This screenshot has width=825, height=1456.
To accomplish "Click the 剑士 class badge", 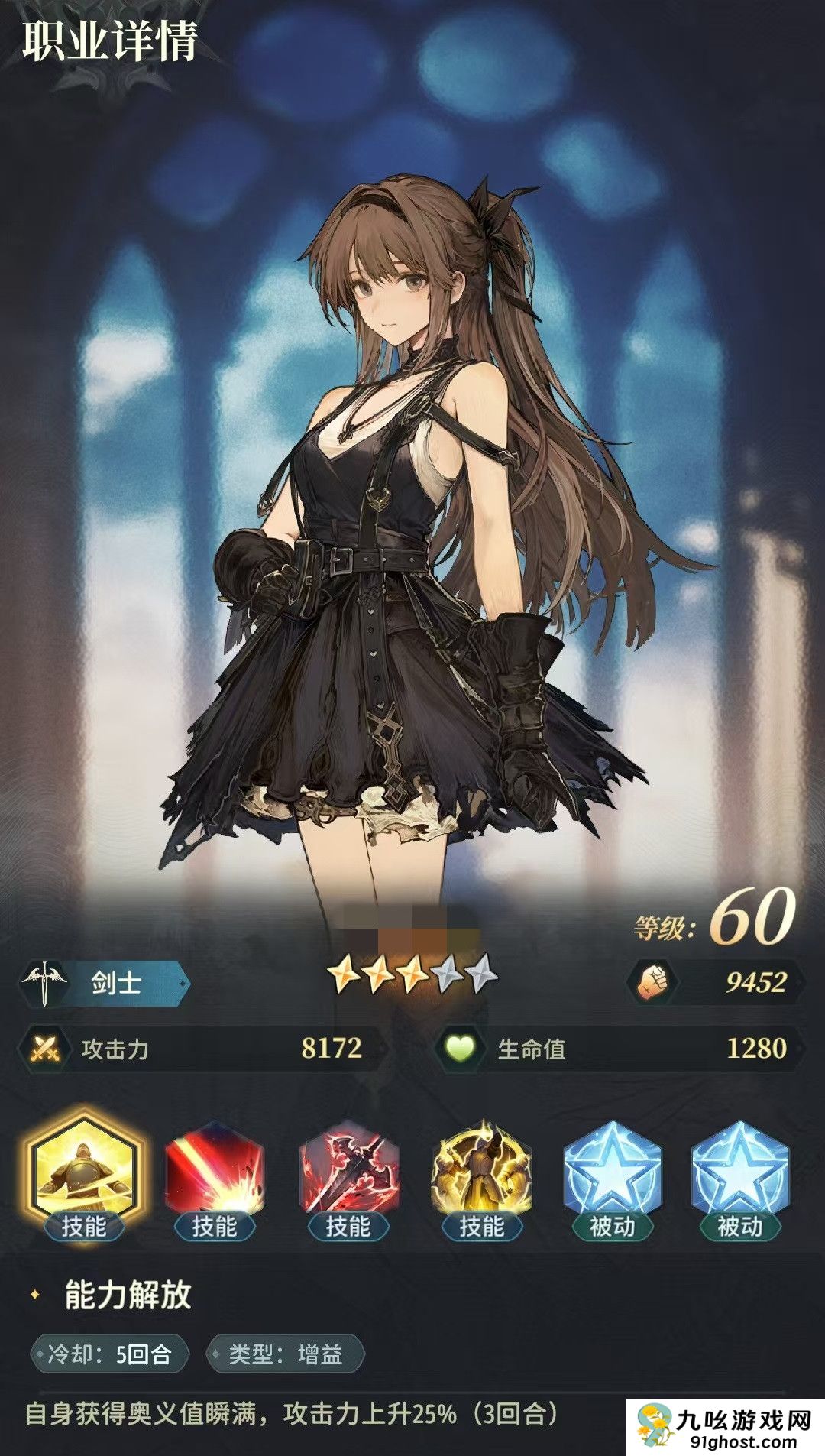I will pos(107,982).
